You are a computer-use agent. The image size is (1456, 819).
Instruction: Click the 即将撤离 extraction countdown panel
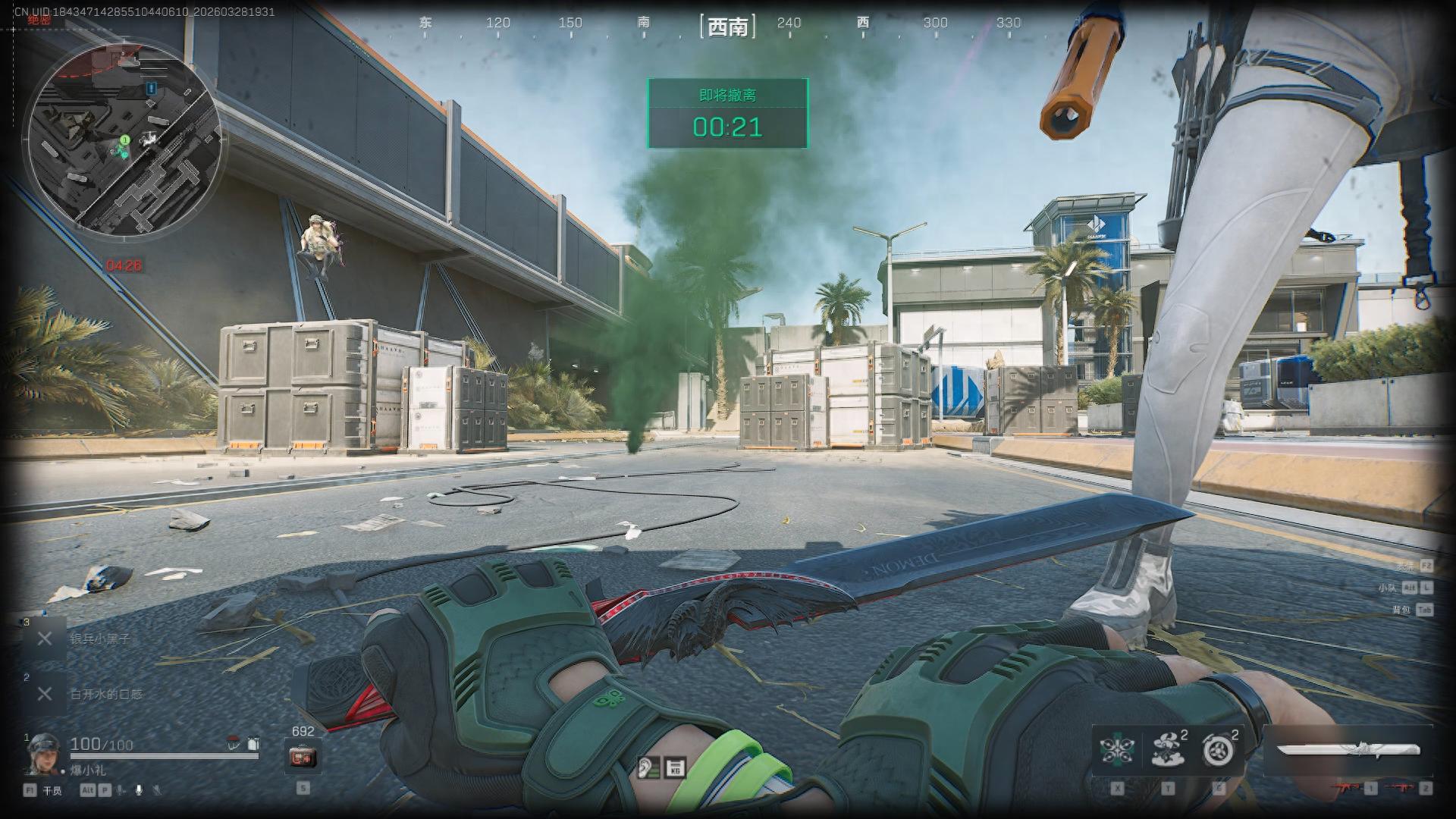point(727,114)
